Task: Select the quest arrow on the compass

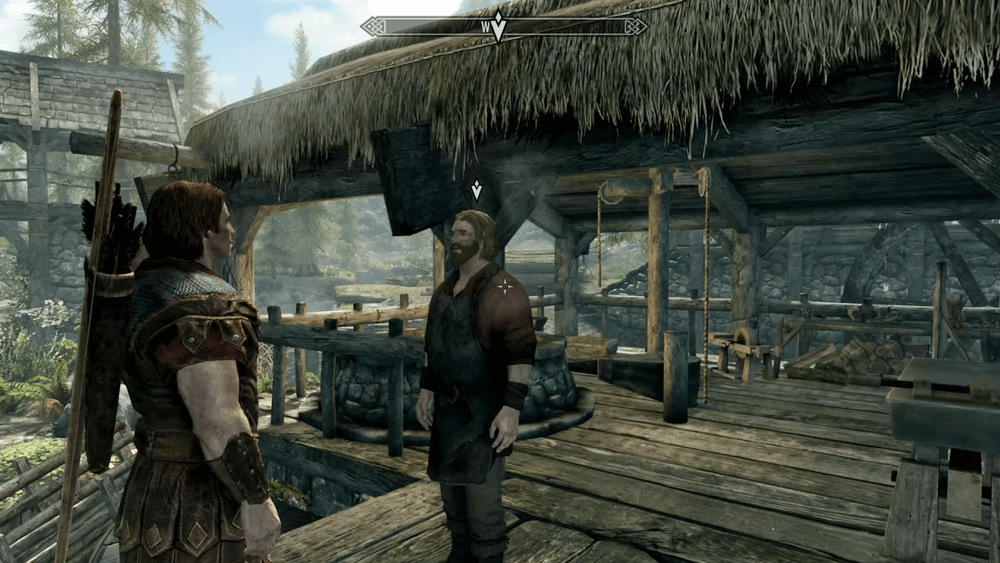Action: 498,27
